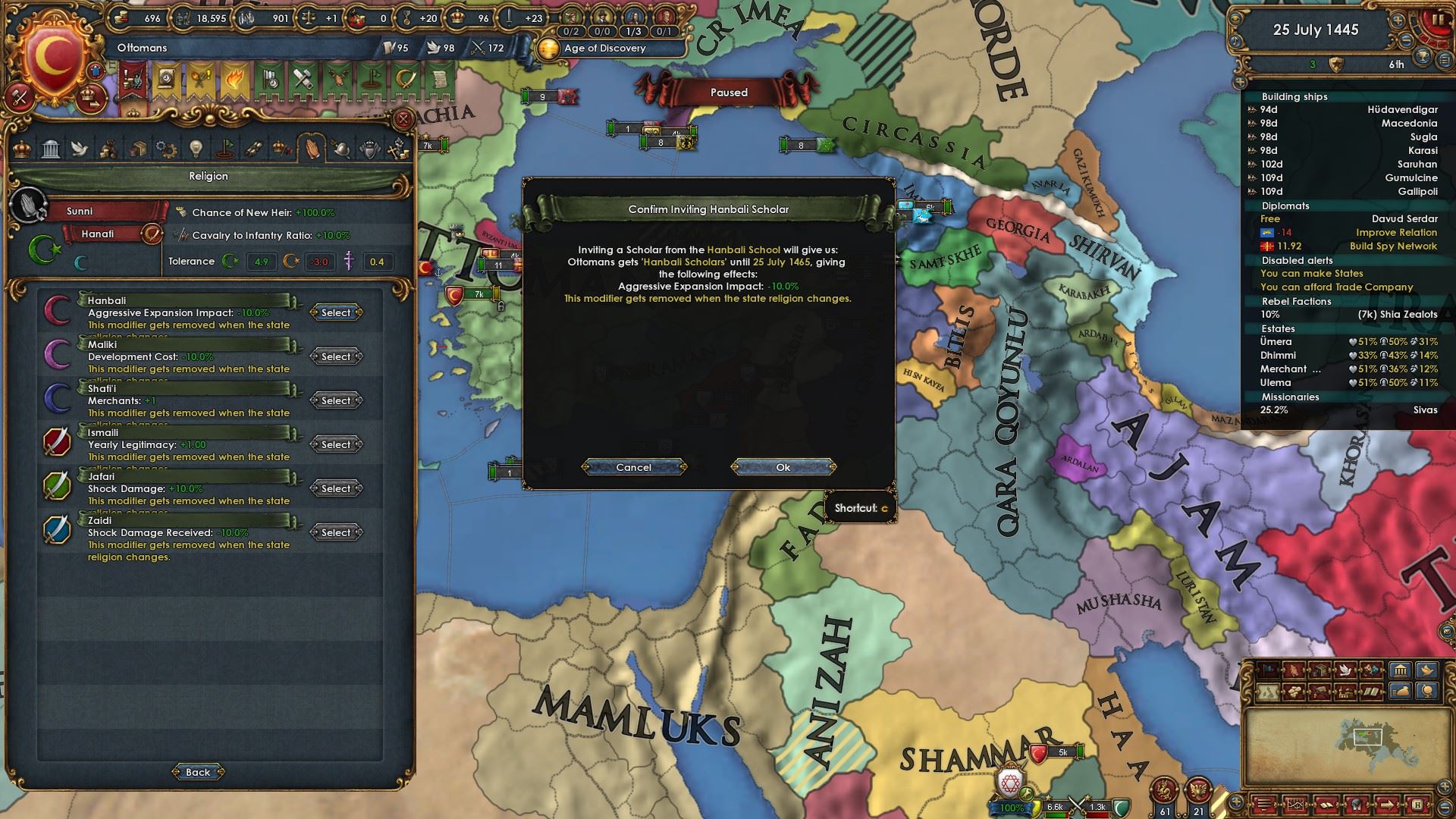Open the Build Spy Network diplomat entry
The width and height of the screenshot is (1456, 819).
coord(1348,246)
